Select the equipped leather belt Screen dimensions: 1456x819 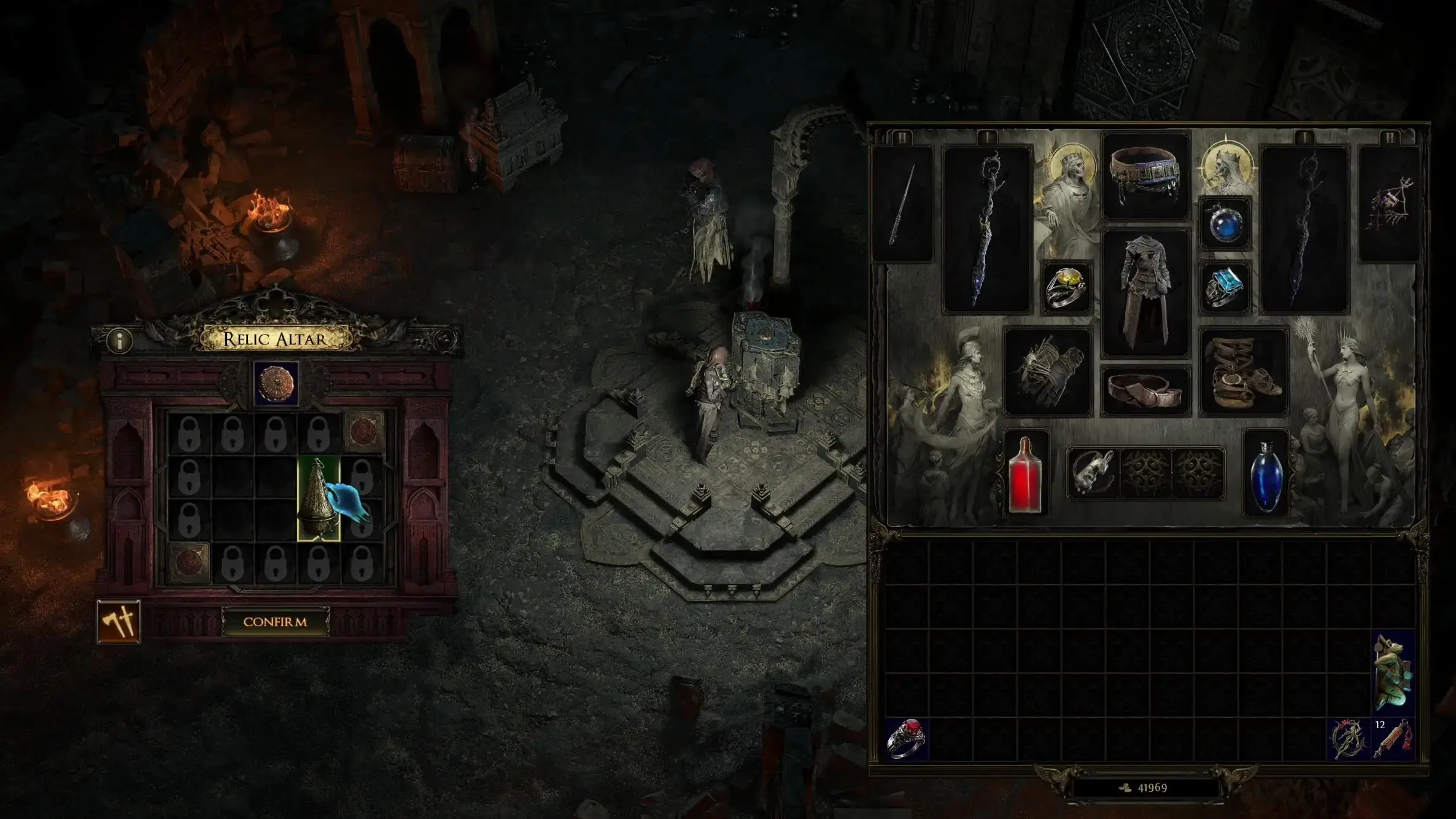(x=1145, y=390)
